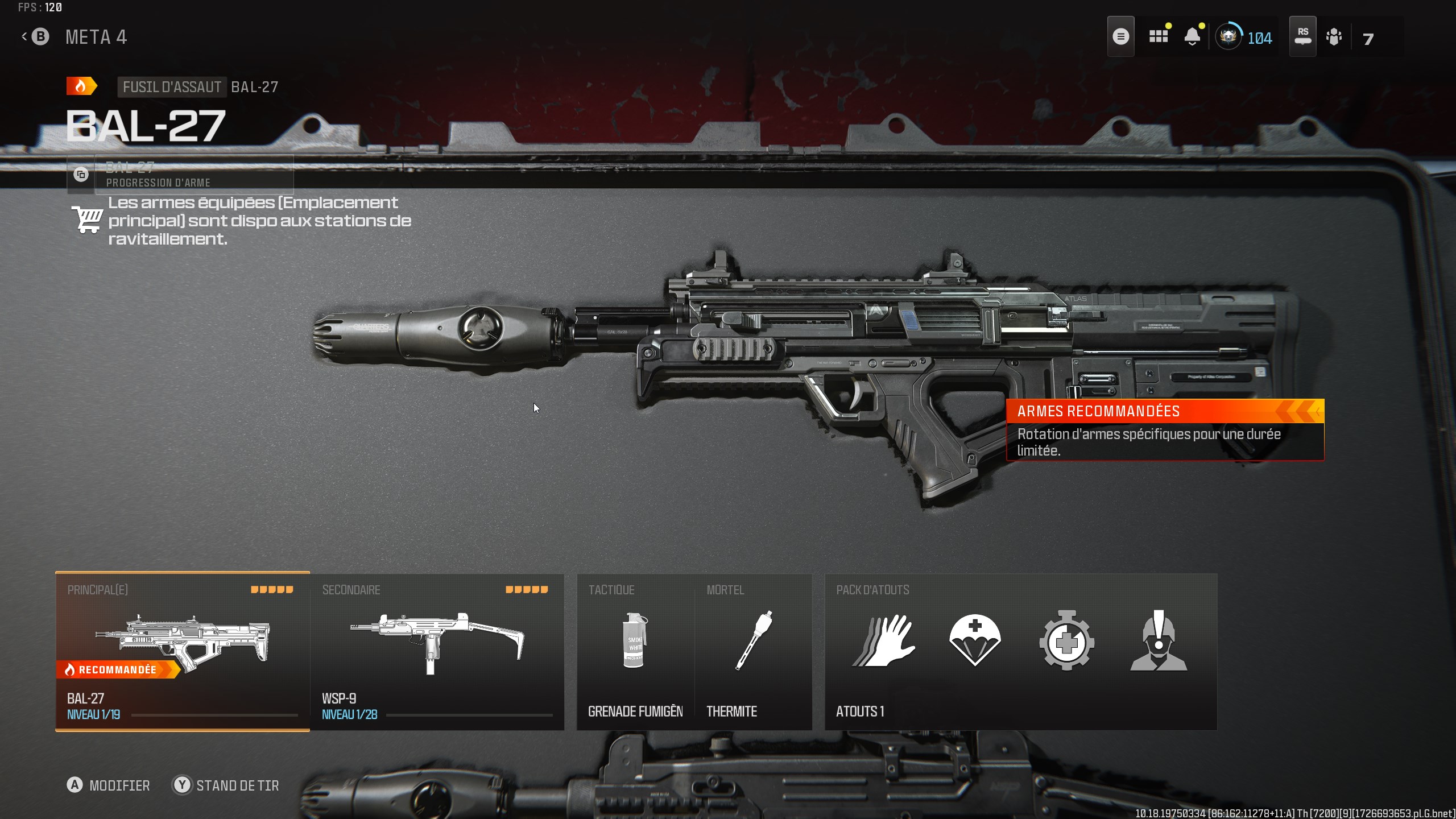
Task: Open the grid apps menu icon
Action: 1159,37
